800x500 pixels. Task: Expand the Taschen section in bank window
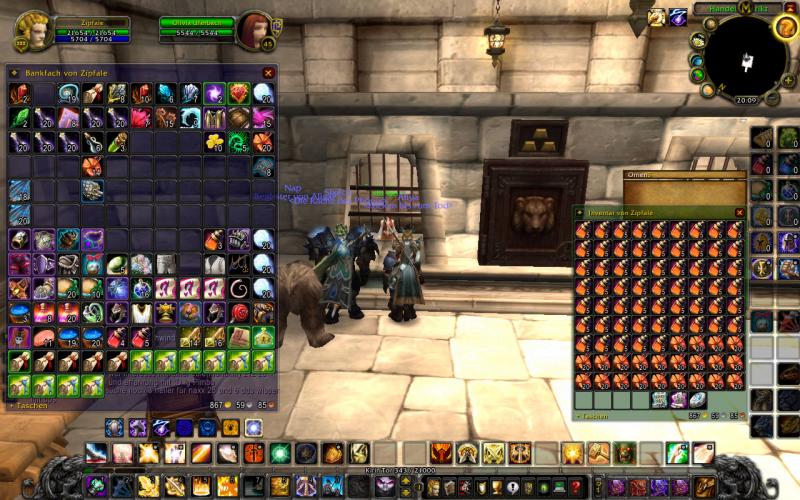[30, 407]
